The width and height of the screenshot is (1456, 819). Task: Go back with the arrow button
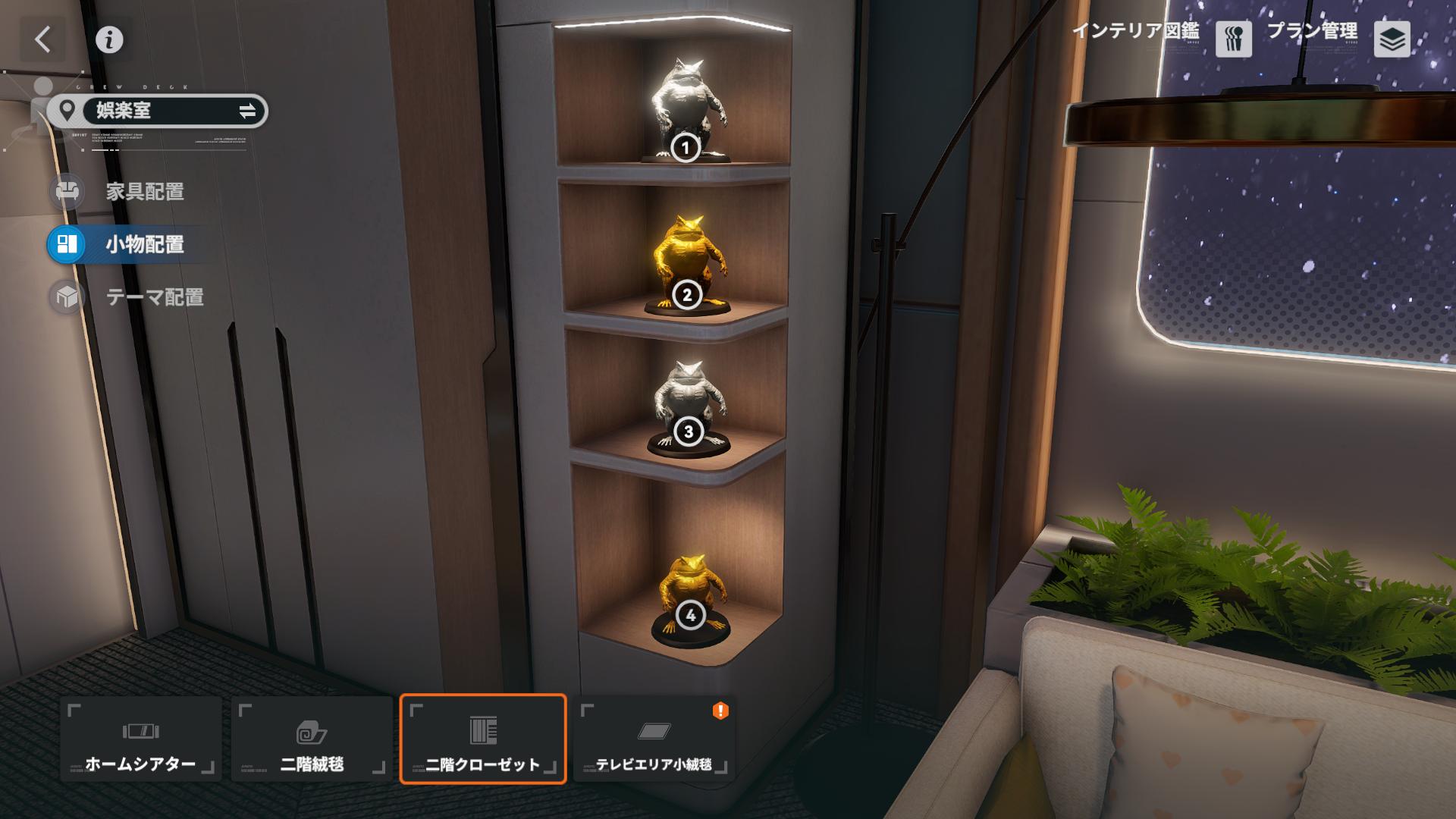tap(43, 39)
